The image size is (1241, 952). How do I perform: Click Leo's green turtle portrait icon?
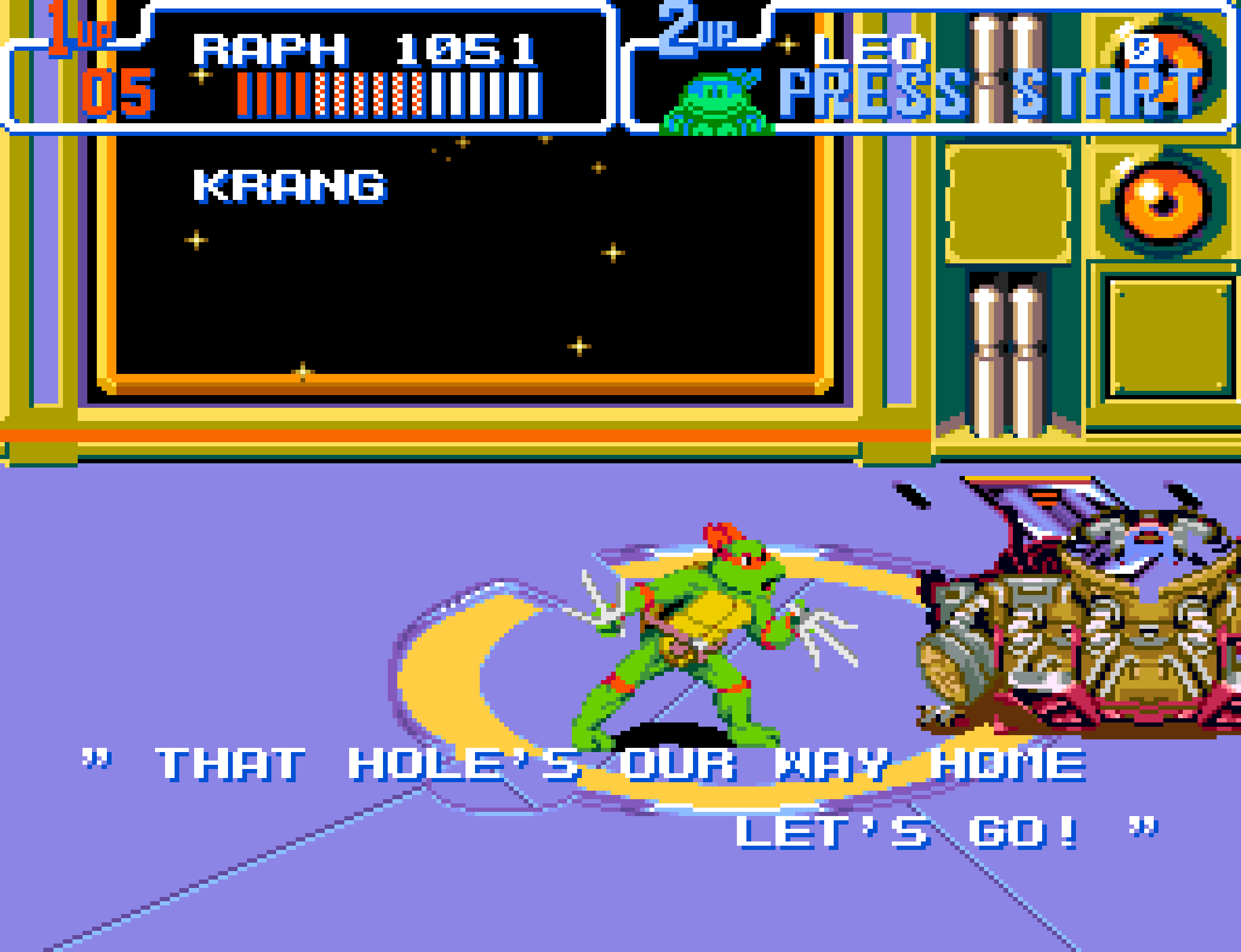tap(716, 103)
